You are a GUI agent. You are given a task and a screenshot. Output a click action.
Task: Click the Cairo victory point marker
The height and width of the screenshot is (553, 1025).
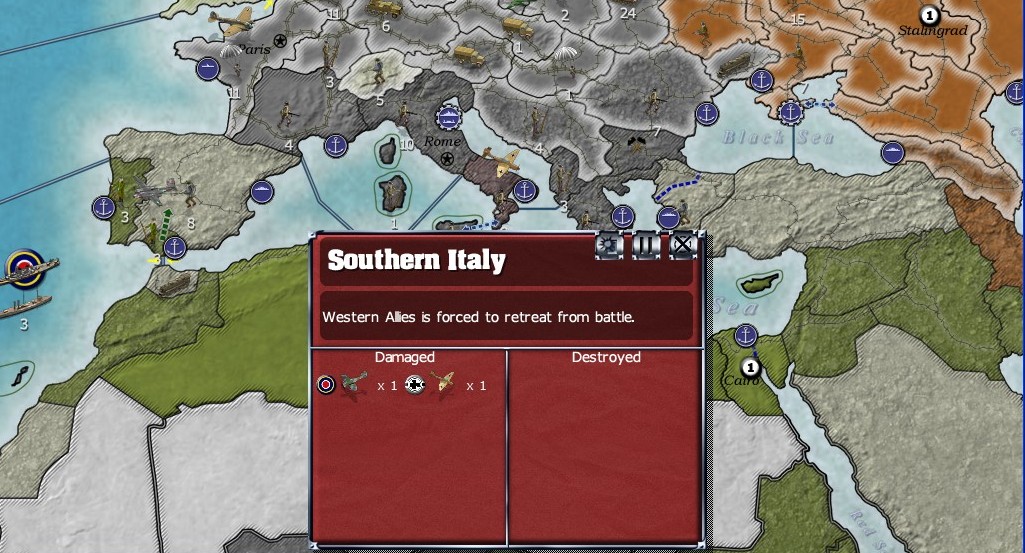click(750, 368)
